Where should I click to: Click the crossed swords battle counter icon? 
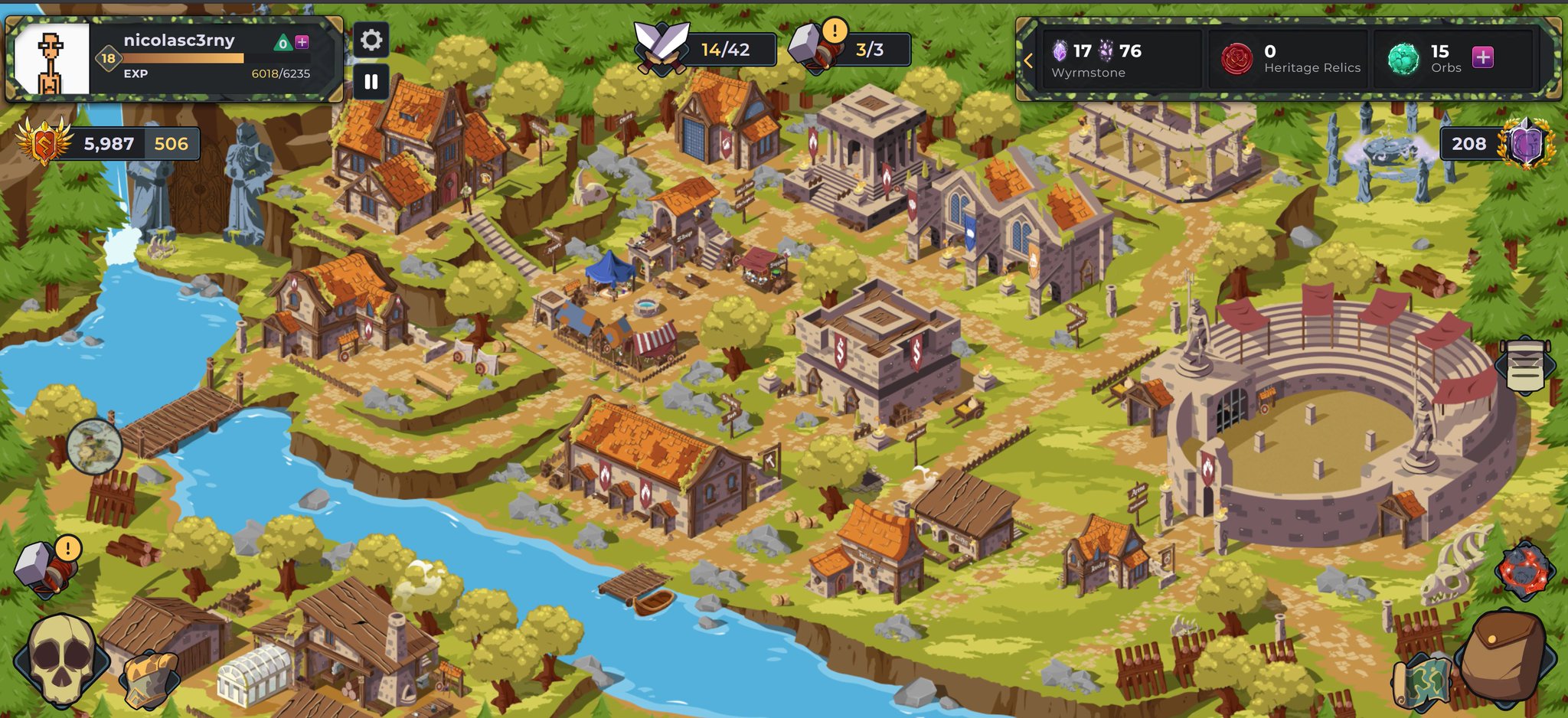click(661, 47)
